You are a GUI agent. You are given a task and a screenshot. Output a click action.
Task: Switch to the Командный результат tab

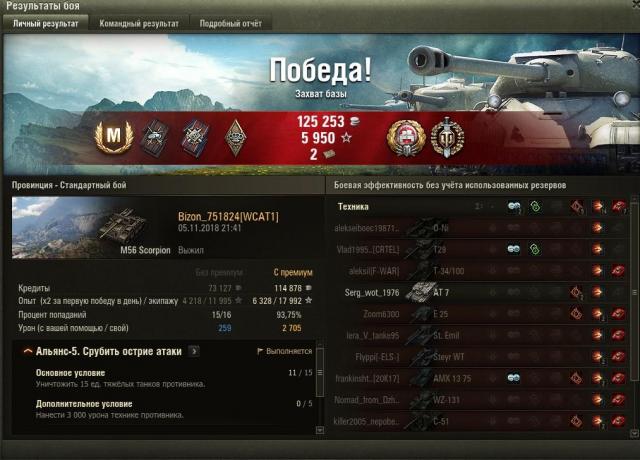coord(139,22)
